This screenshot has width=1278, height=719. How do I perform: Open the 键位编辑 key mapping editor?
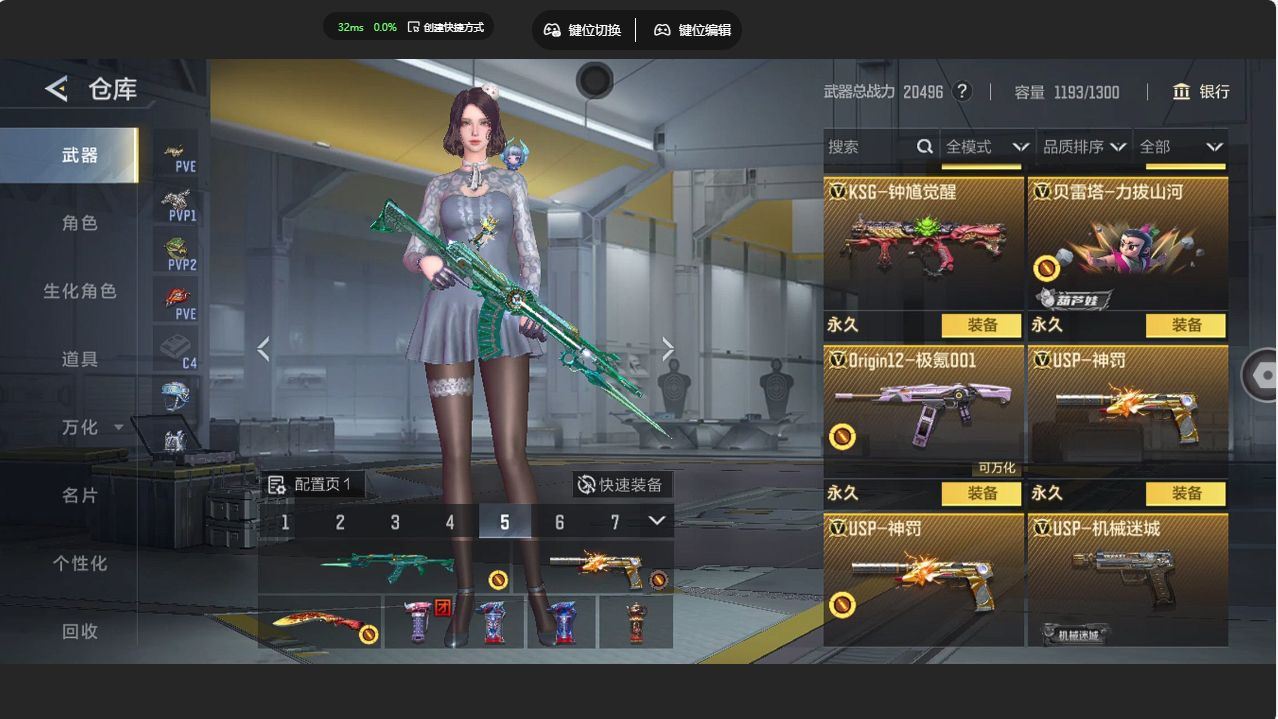pyautogui.click(x=692, y=30)
